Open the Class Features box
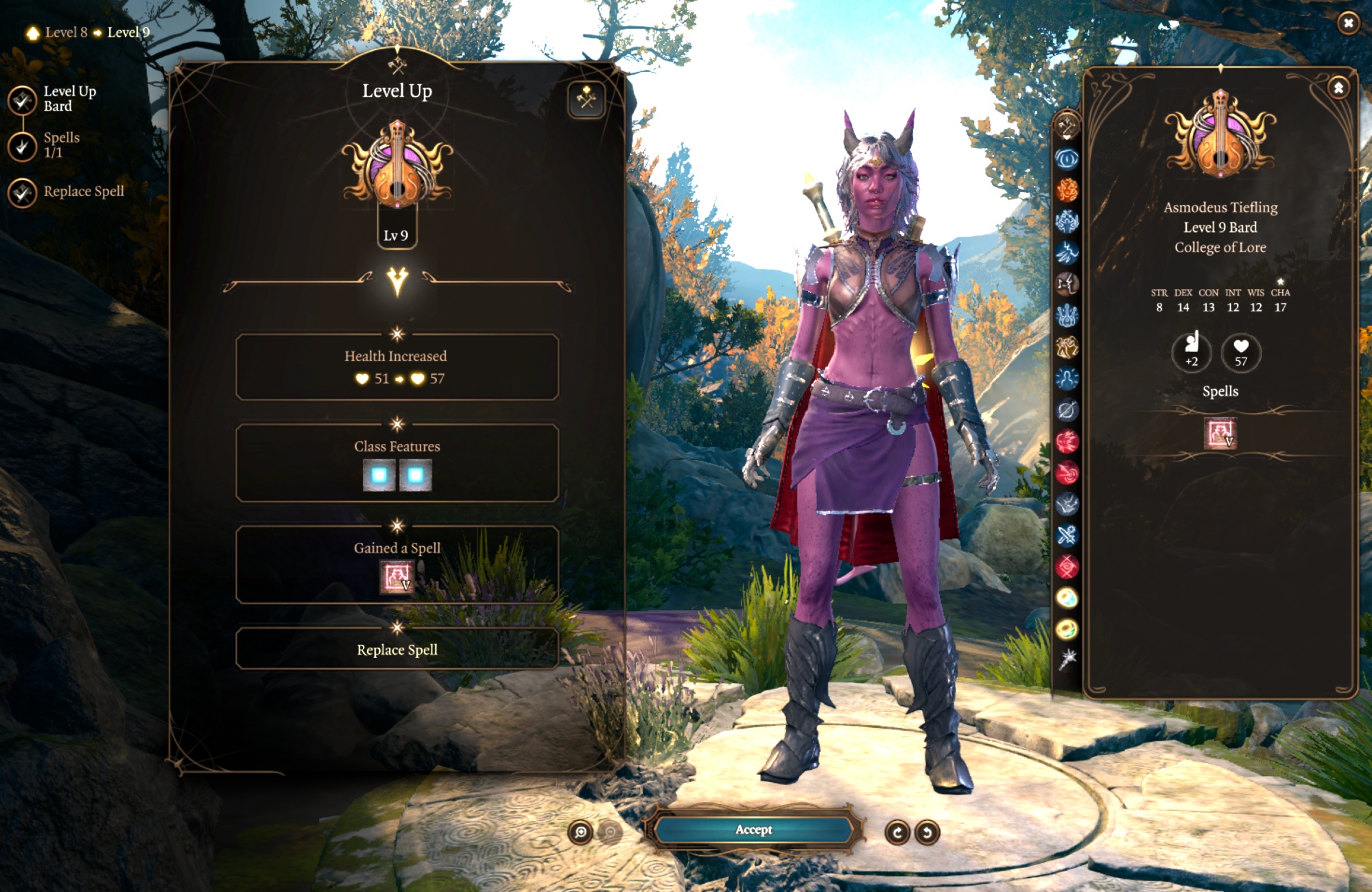Image resolution: width=1372 pixels, height=892 pixels. 397,463
